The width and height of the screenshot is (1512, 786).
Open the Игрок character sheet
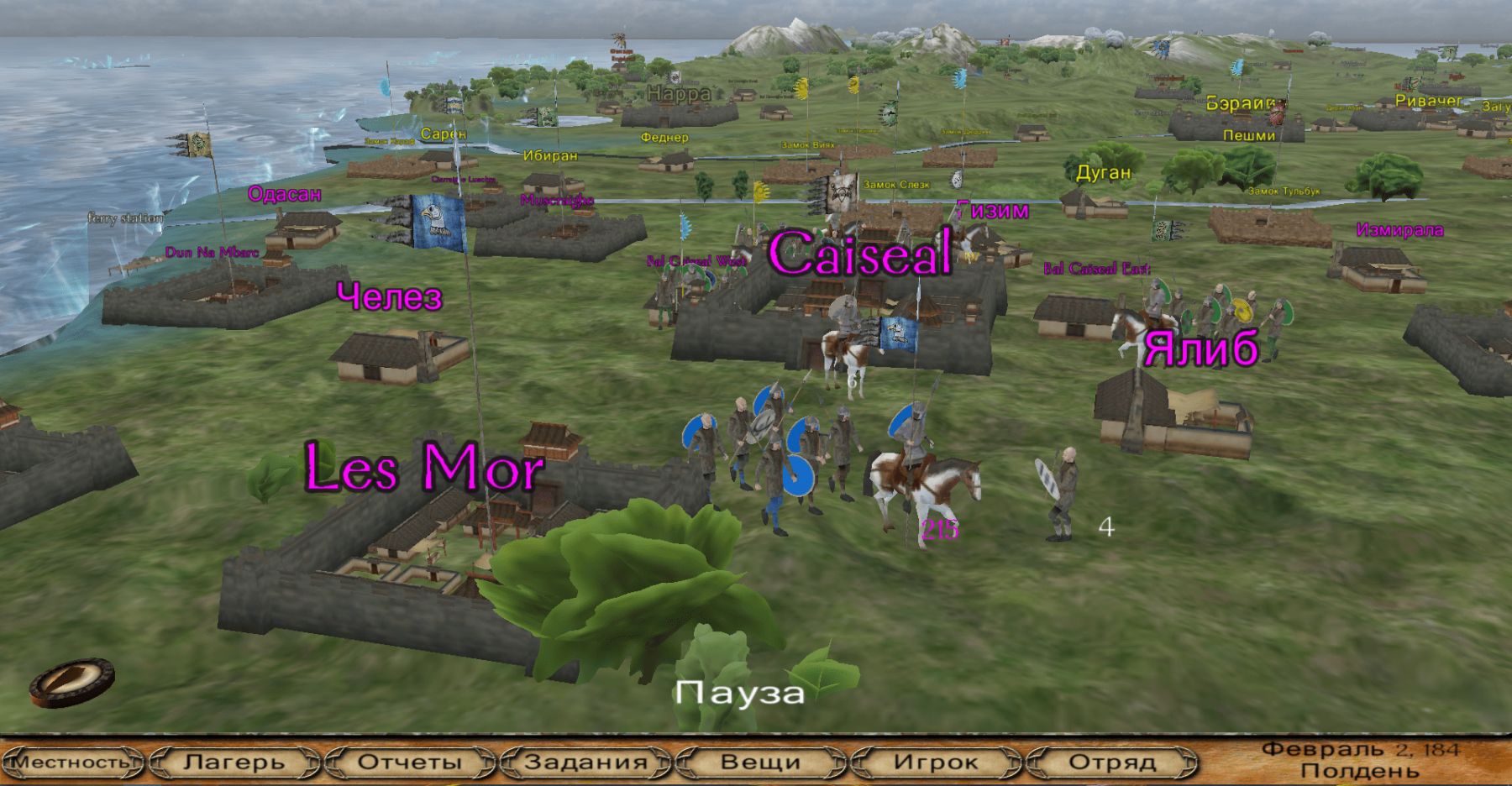pos(936,762)
